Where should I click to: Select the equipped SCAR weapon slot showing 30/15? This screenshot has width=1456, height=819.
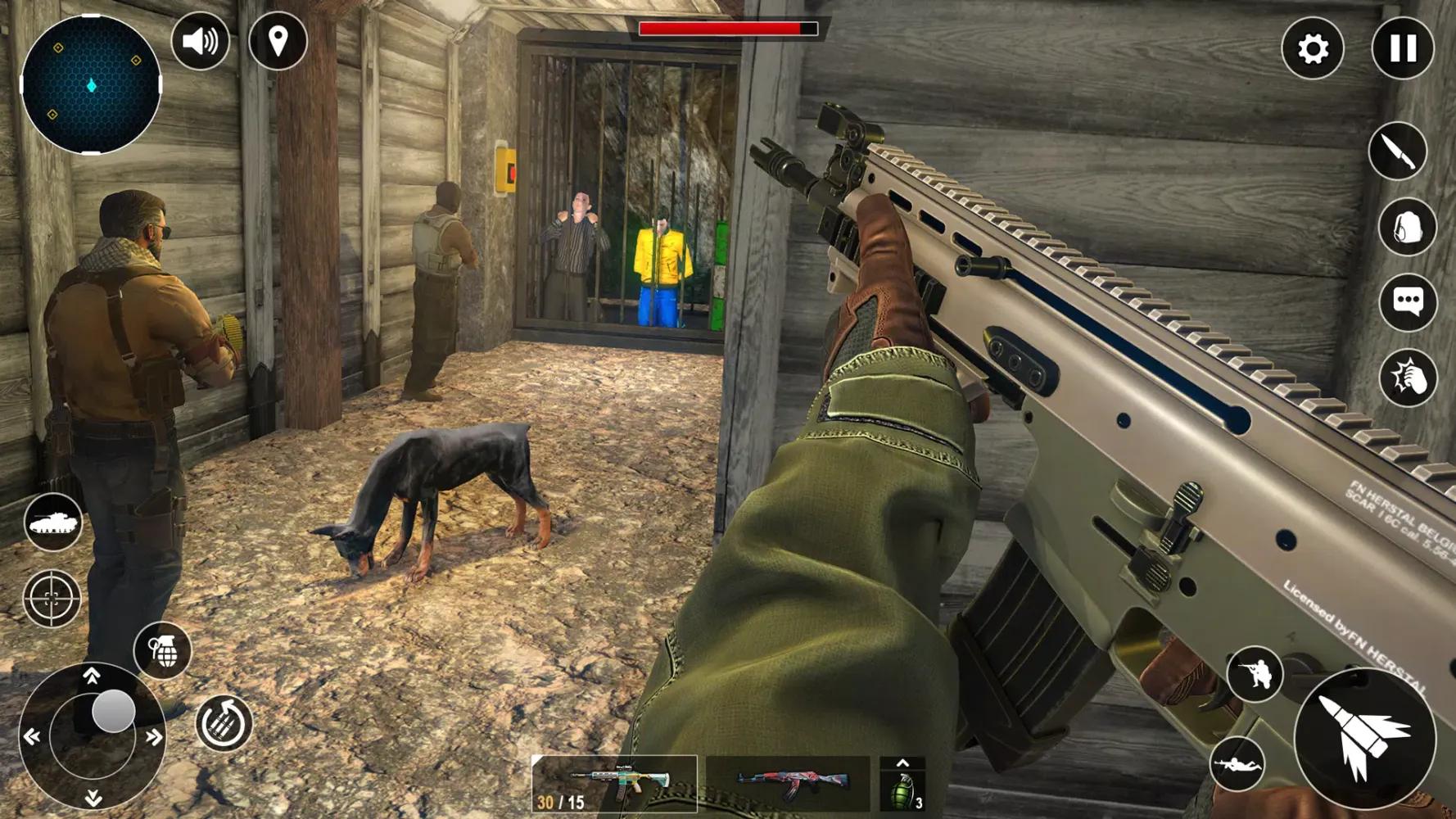pyautogui.click(x=614, y=782)
